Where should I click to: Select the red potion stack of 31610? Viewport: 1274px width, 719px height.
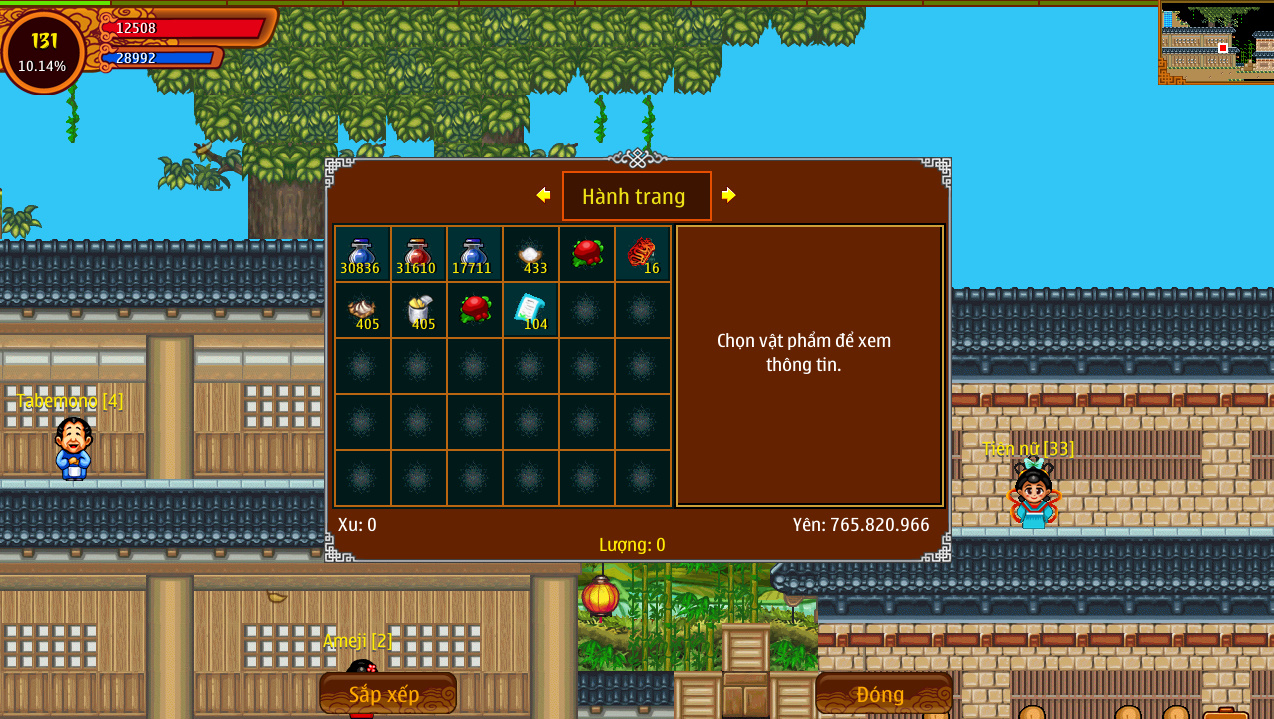418,254
